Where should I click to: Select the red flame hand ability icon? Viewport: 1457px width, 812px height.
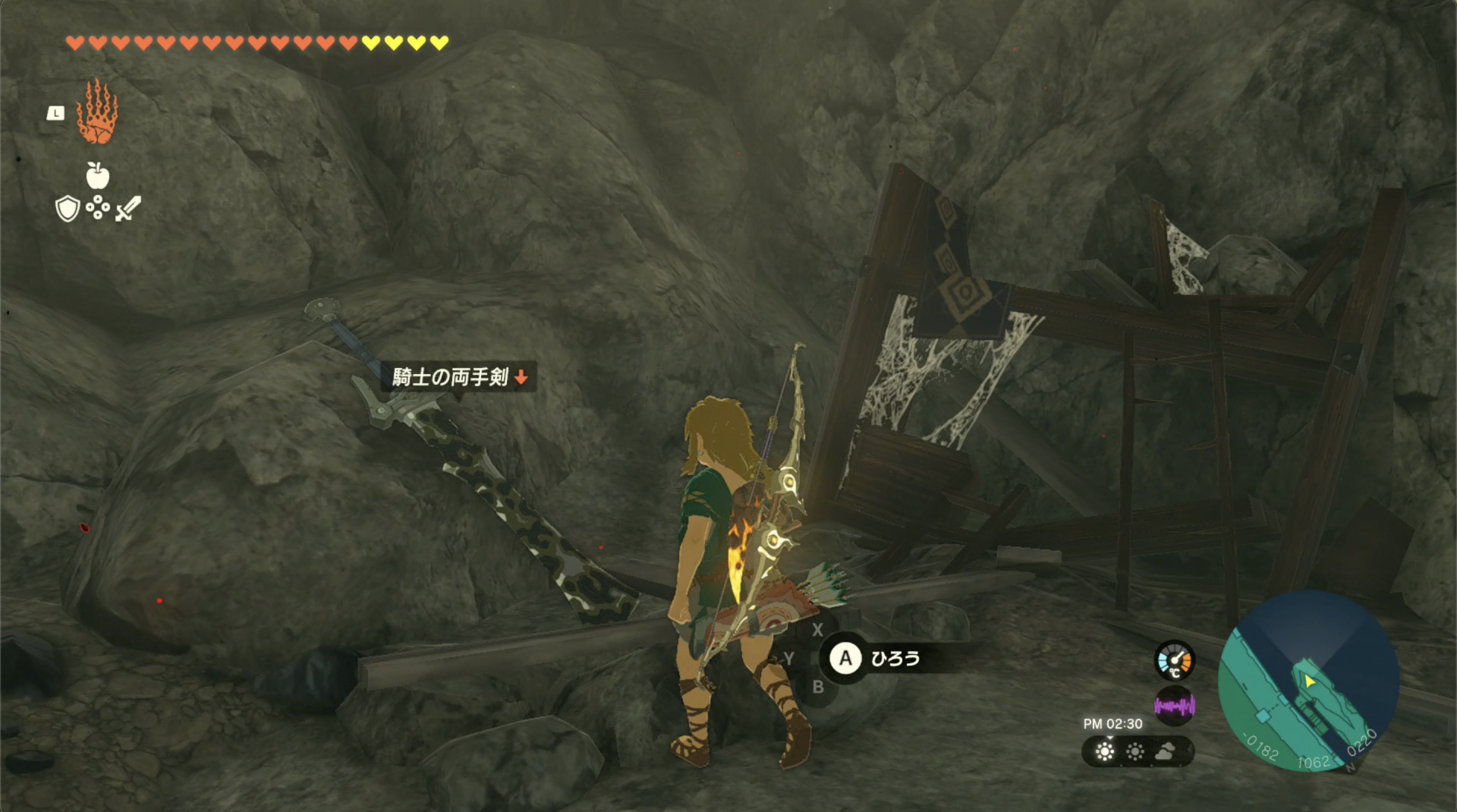point(97,112)
